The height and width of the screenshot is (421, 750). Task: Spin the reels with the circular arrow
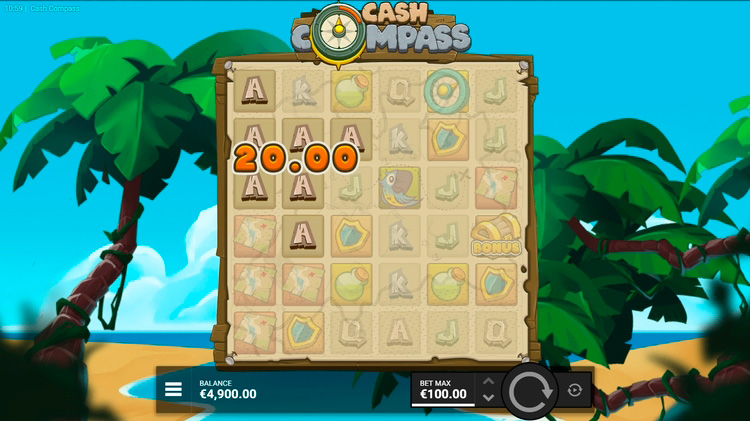coord(530,390)
